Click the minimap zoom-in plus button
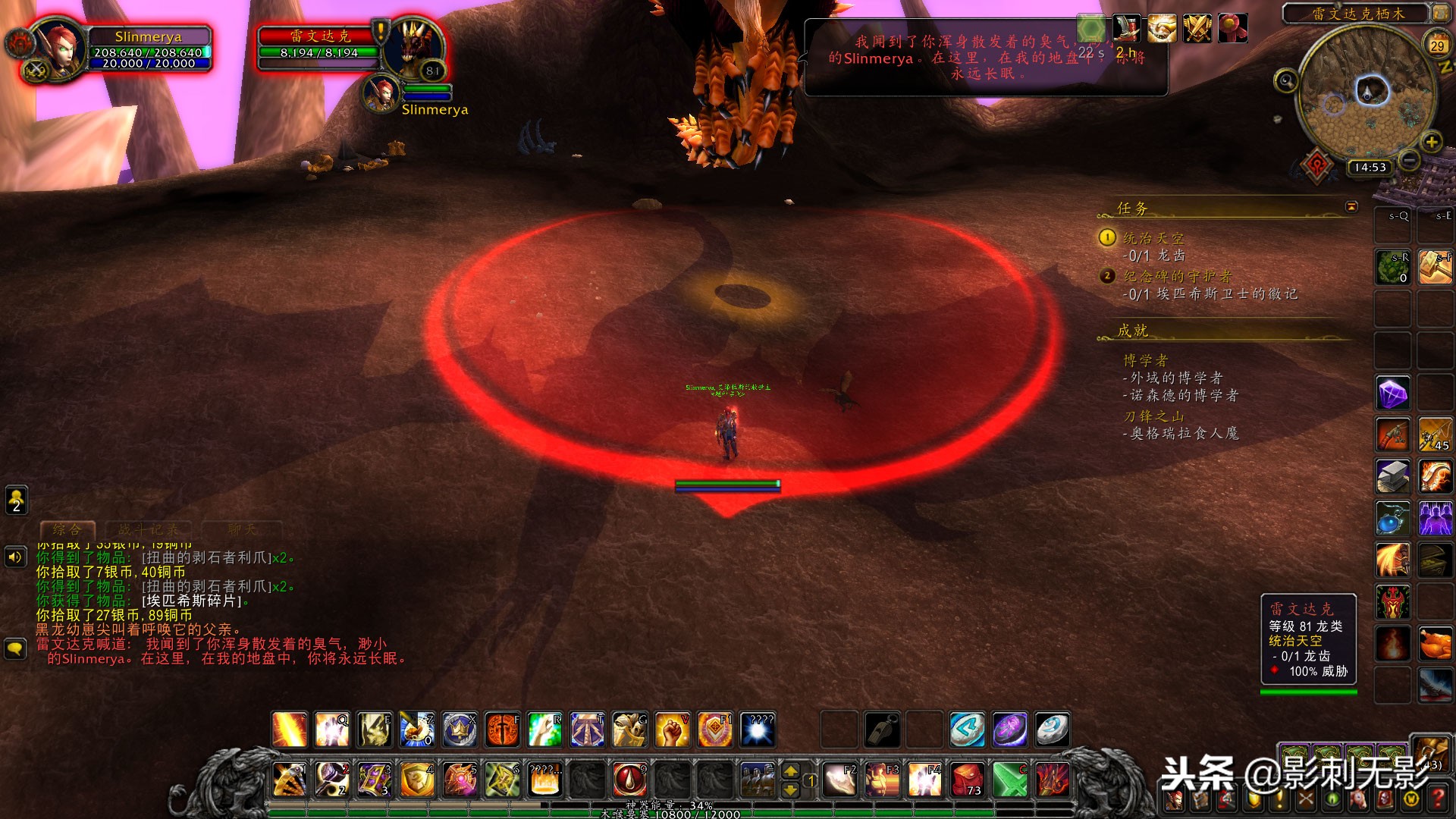 pyautogui.click(x=1431, y=142)
